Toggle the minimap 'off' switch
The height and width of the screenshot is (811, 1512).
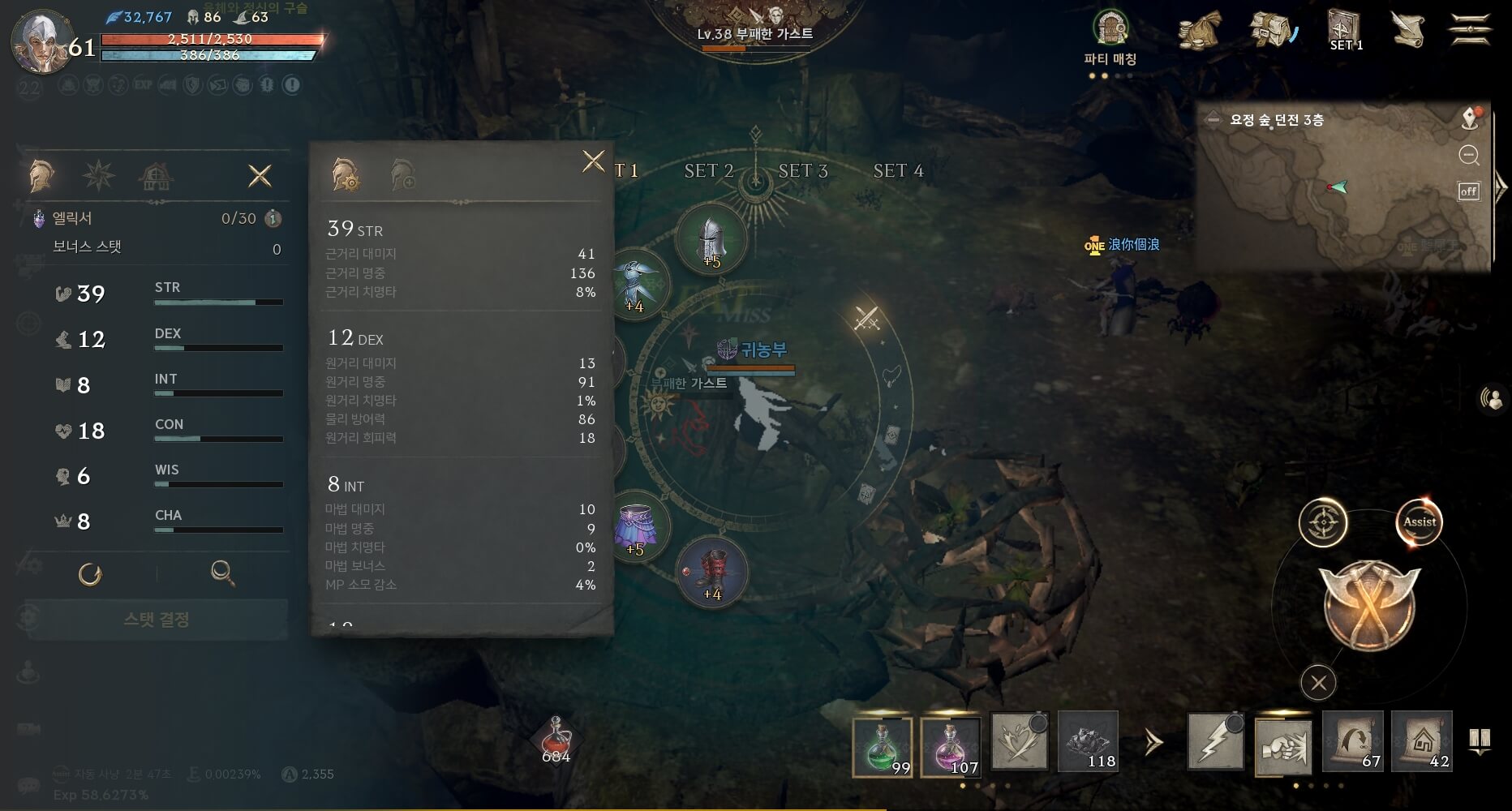point(1468,191)
